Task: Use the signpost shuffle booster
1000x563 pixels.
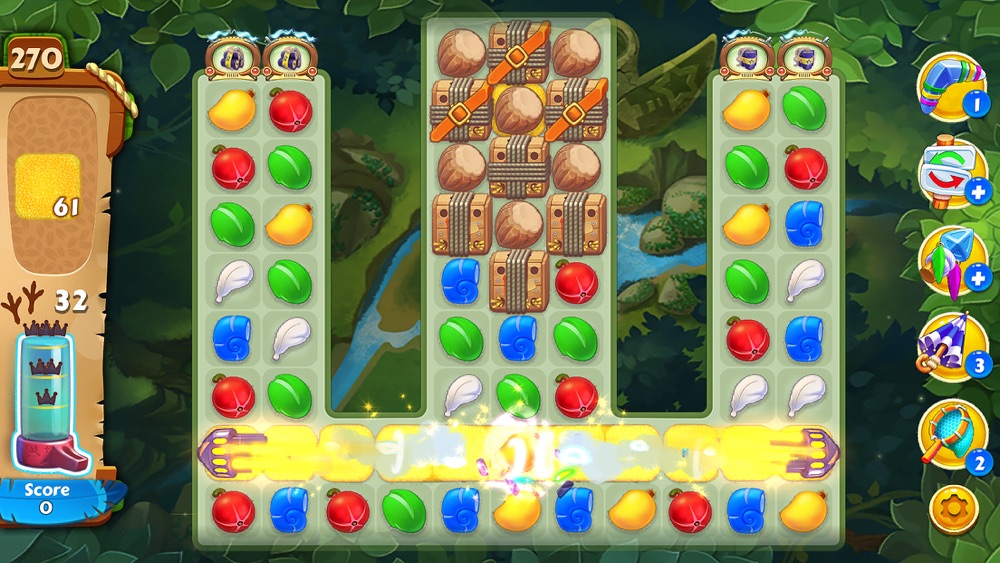Action: [x=951, y=172]
